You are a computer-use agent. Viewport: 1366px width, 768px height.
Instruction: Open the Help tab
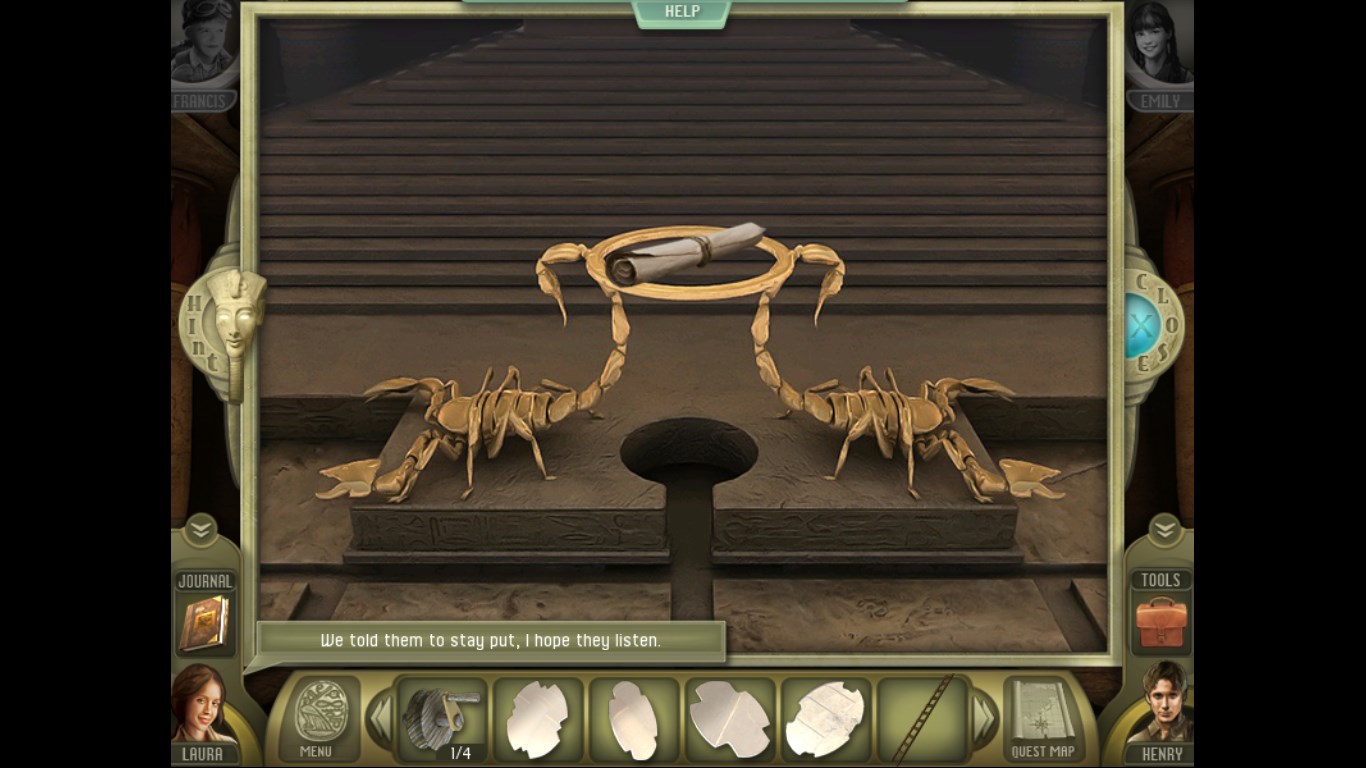pyautogui.click(x=682, y=12)
